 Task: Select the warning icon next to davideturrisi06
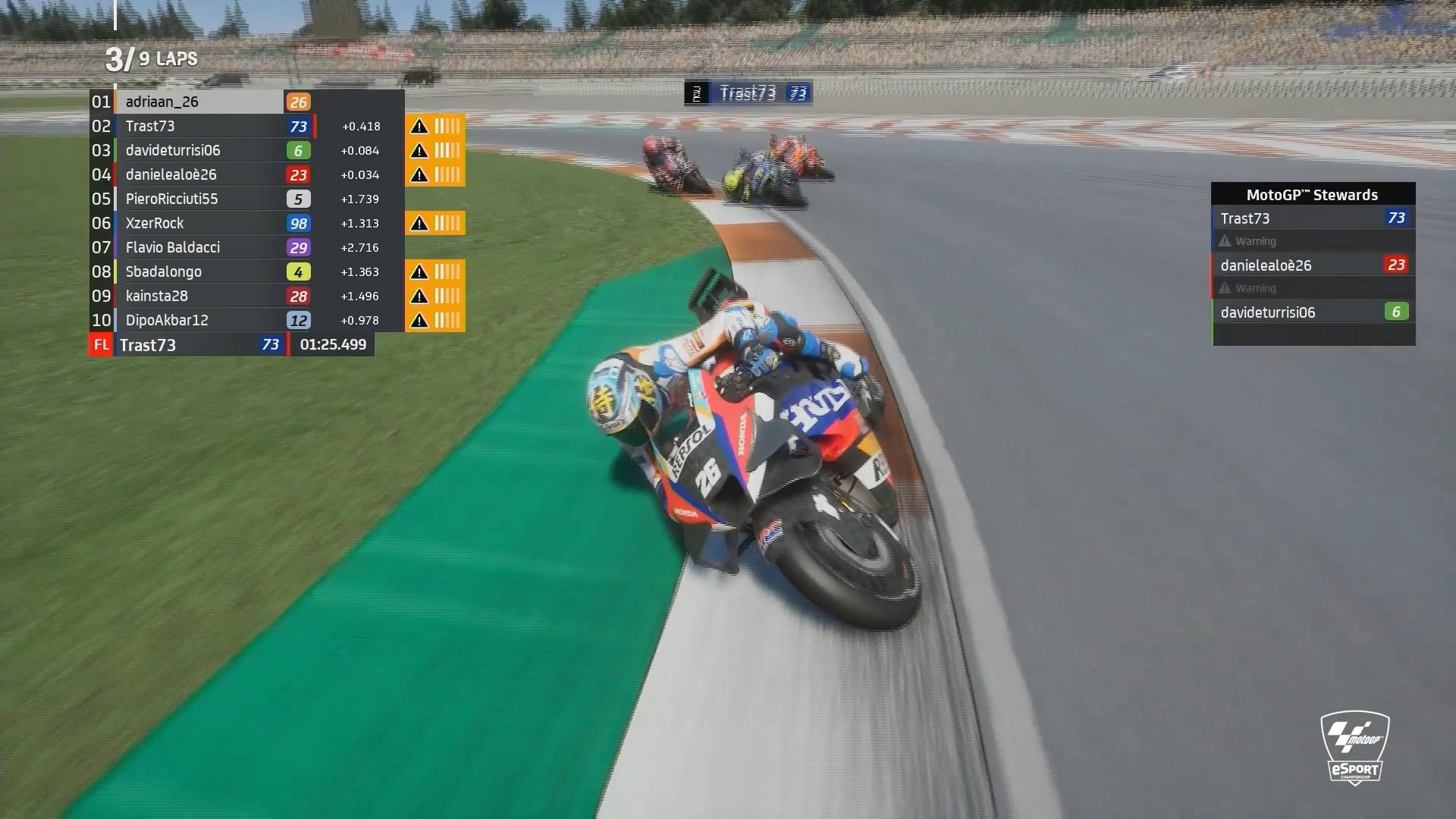coord(418,150)
